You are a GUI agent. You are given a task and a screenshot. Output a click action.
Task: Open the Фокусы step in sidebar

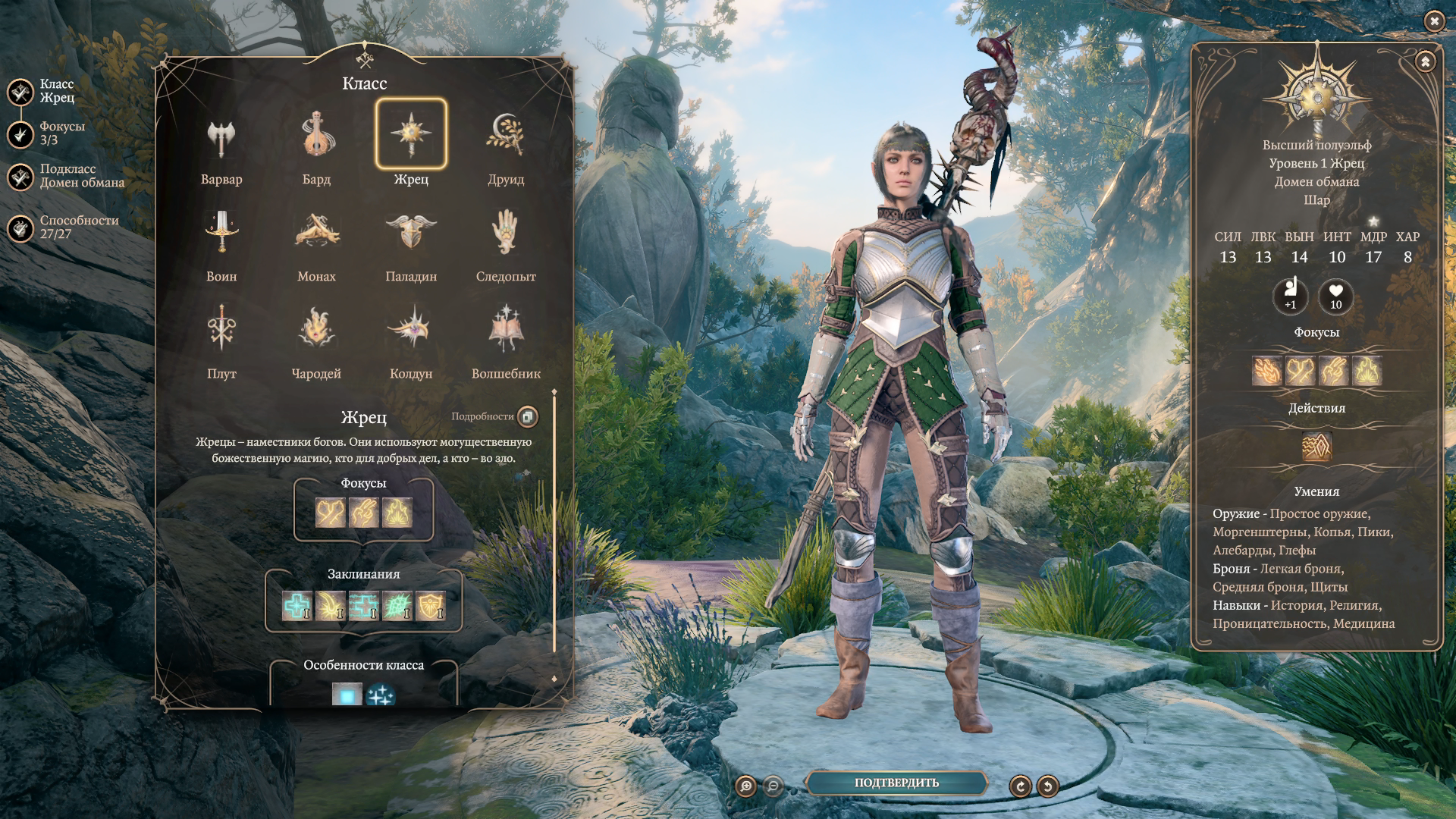(21, 134)
